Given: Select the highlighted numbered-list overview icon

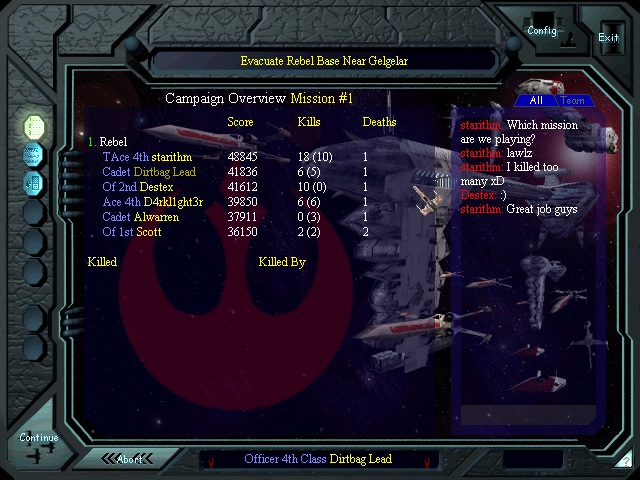Looking at the screenshot, I should pyautogui.click(x=34, y=127).
